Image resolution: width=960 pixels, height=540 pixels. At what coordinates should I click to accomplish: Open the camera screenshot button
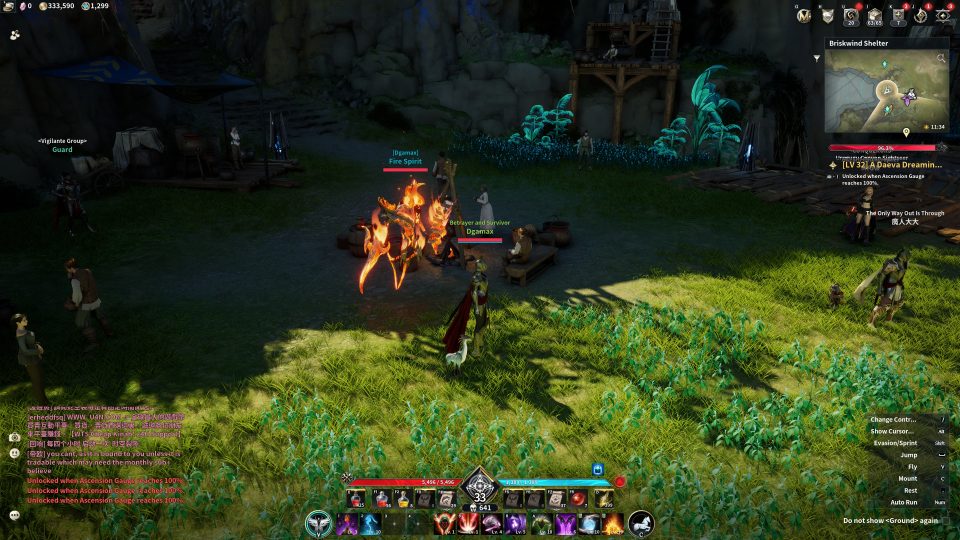(x=15, y=437)
